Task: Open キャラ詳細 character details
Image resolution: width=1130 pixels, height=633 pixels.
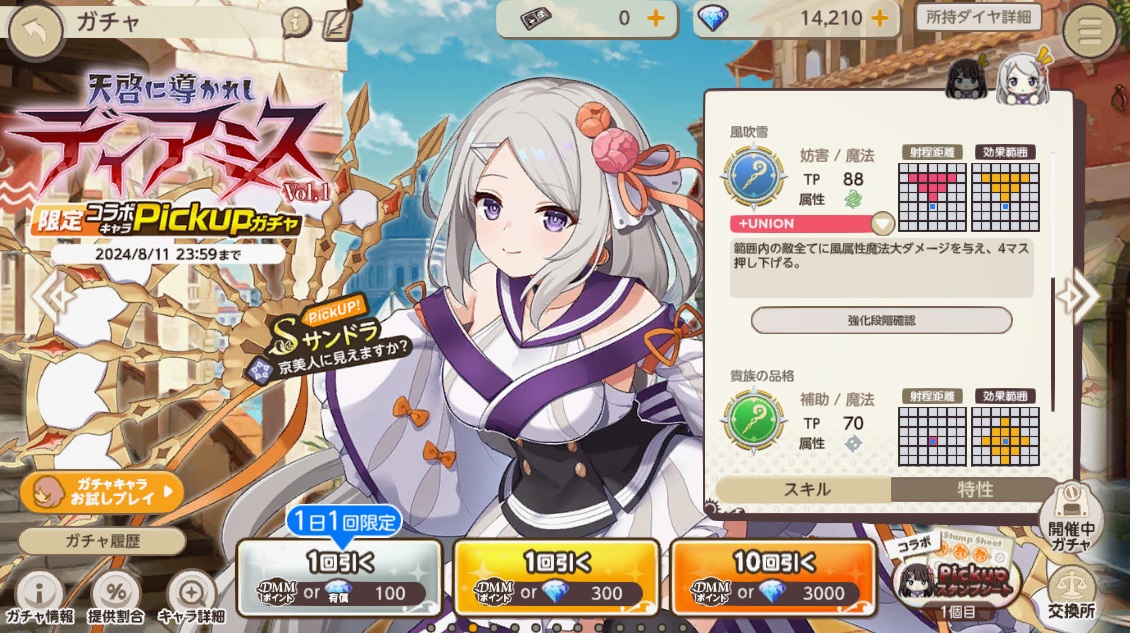Action: click(x=190, y=597)
